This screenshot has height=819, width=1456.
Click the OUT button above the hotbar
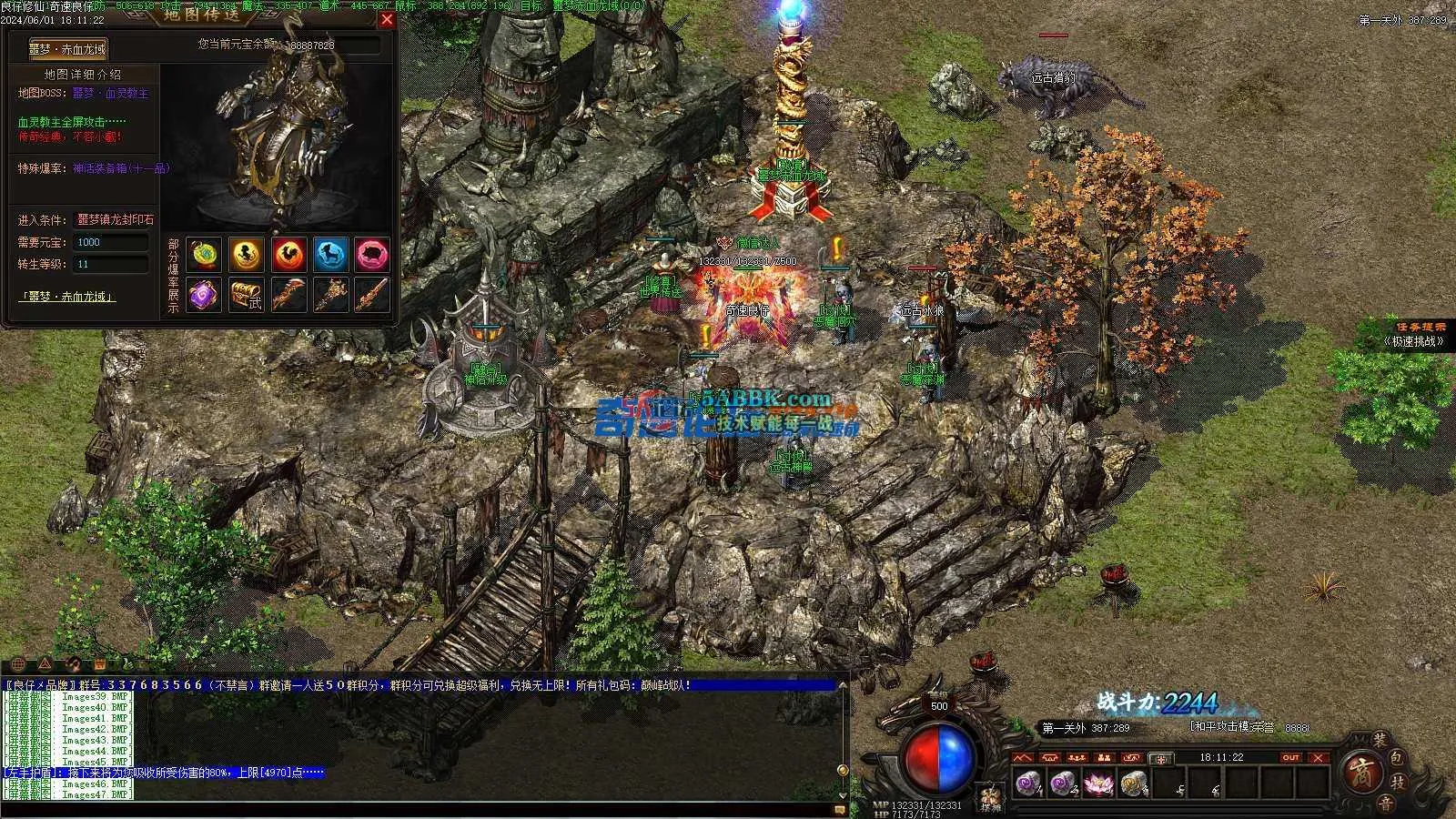(x=1290, y=757)
